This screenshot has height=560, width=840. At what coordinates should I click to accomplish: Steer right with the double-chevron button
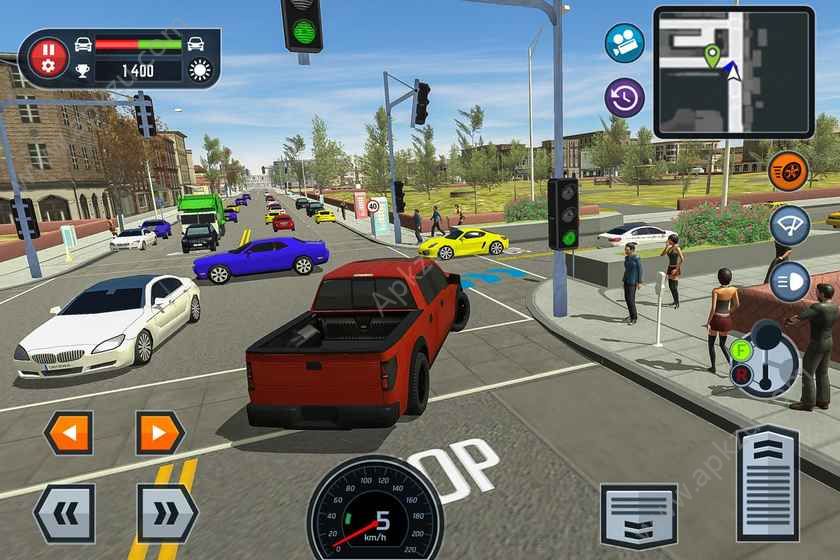click(x=167, y=513)
